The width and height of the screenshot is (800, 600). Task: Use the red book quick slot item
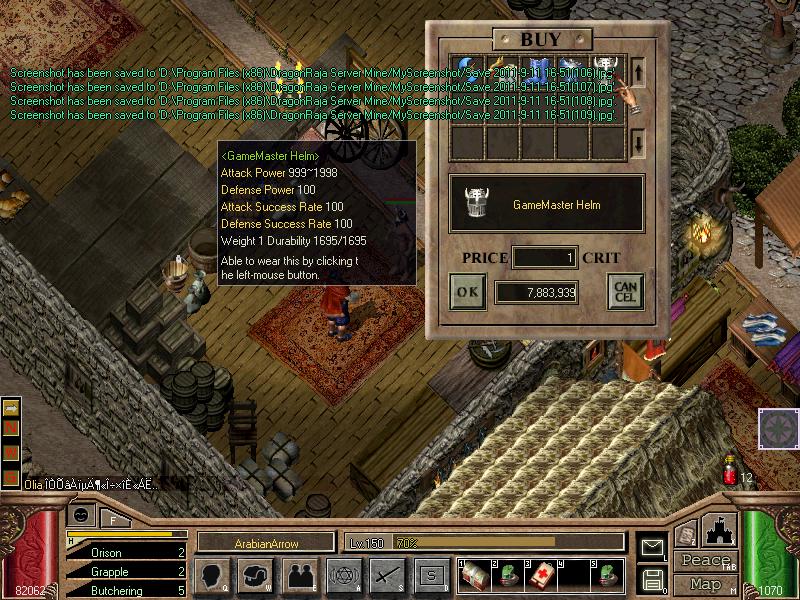click(x=542, y=575)
